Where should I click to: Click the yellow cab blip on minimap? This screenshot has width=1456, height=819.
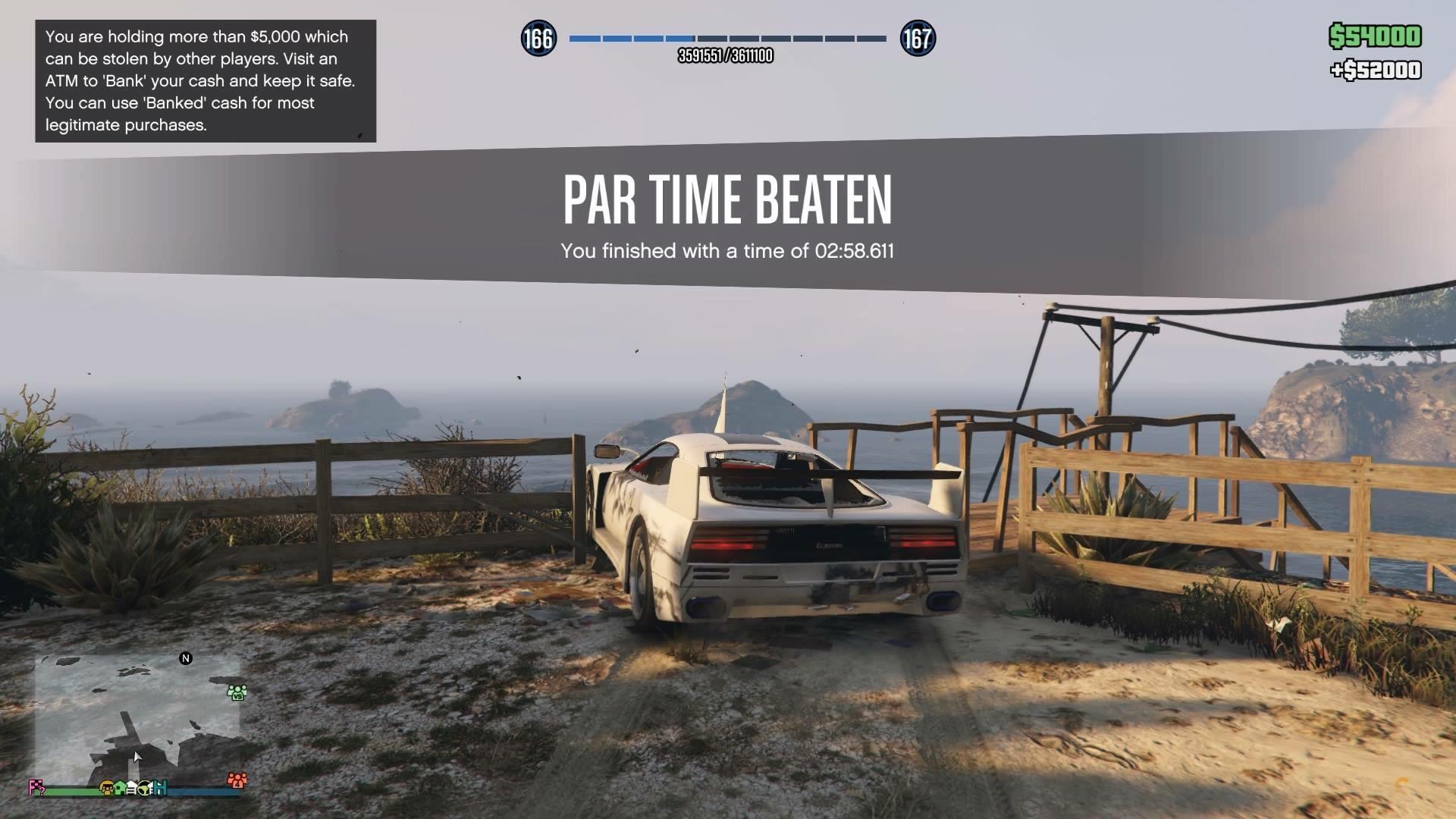[107, 789]
